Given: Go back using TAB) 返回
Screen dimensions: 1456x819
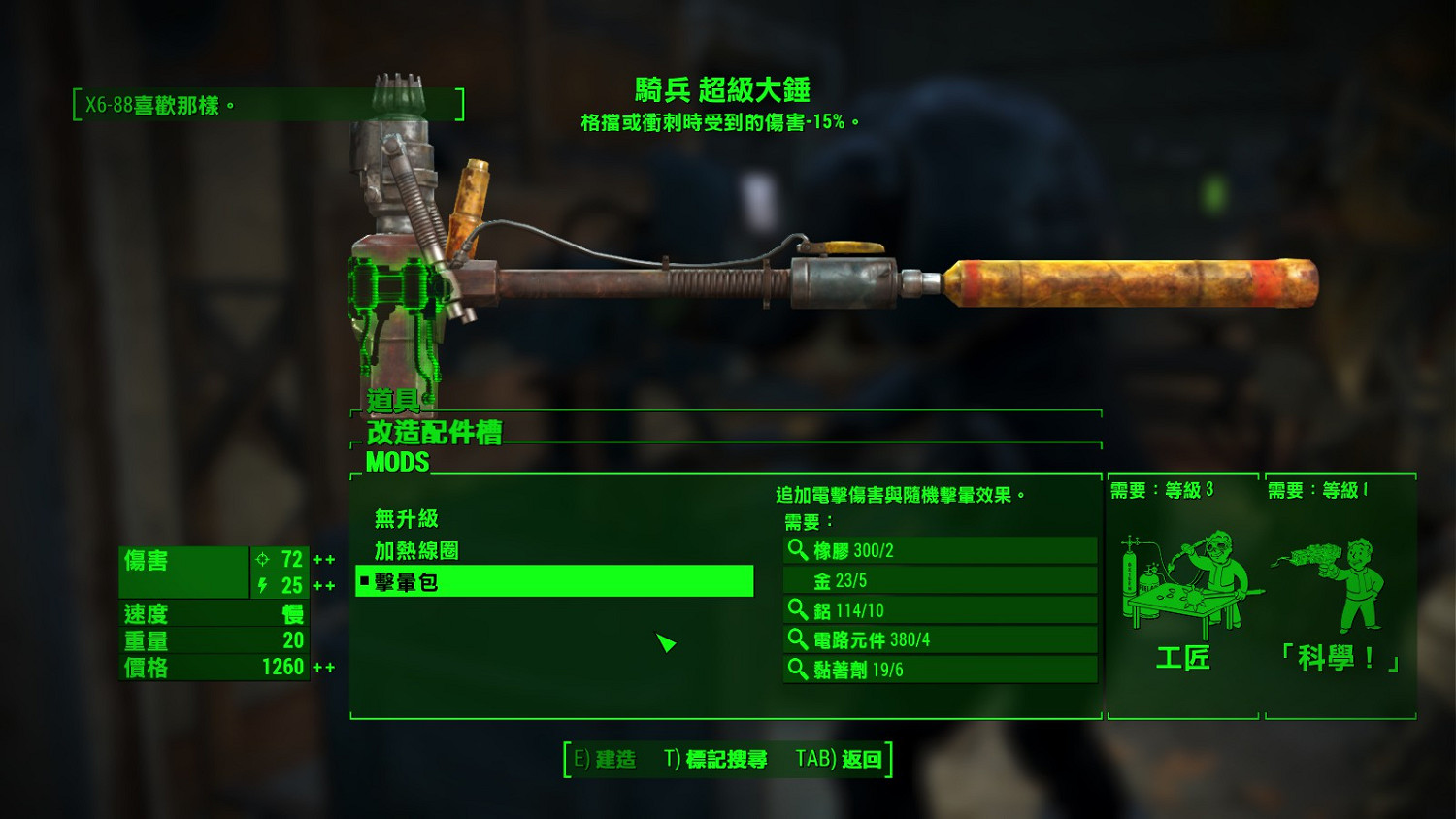Looking at the screenshot, I should pyautogui.click(x=841, y=762).
